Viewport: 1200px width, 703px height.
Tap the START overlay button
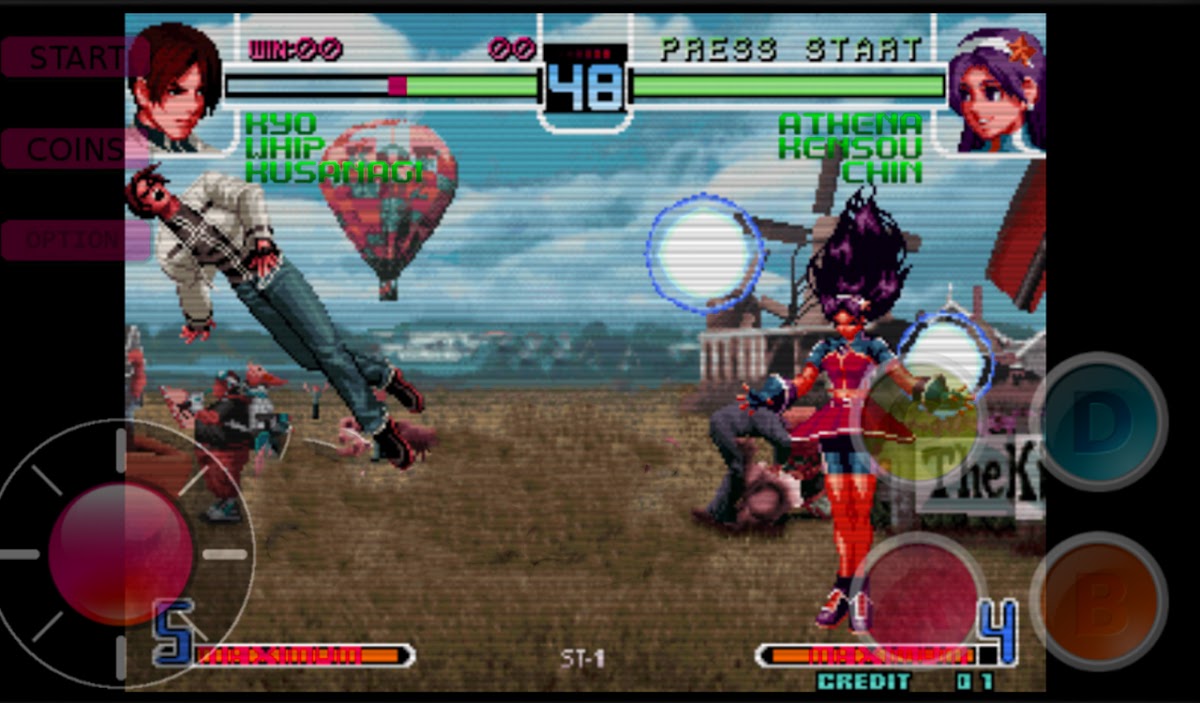point(75,57)
